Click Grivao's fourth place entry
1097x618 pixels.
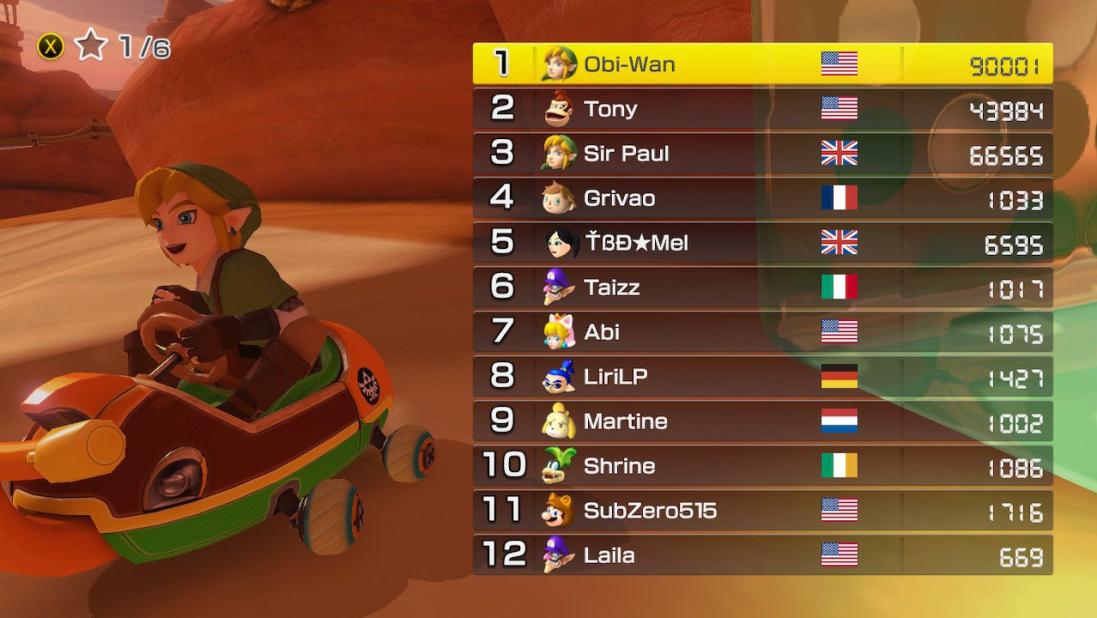point(762,198)
